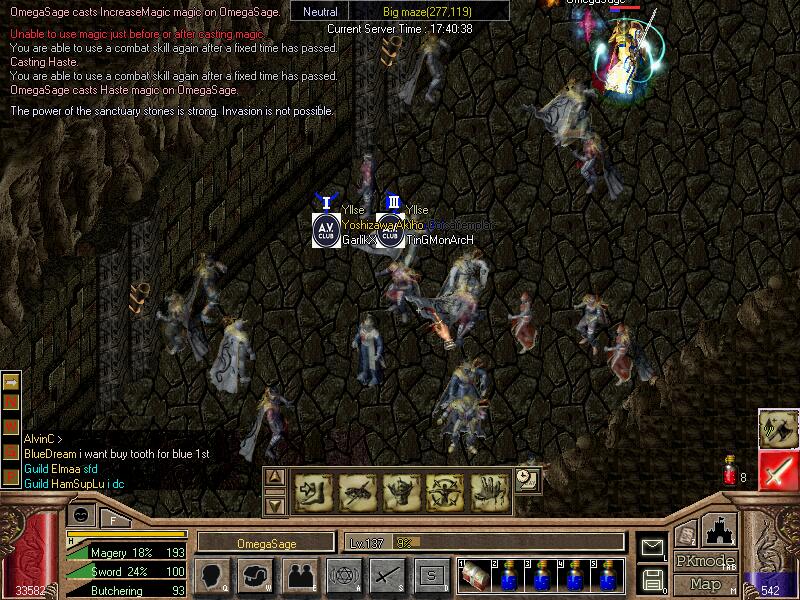Screen dimensions: 800x600
Task: Open the hexagram magic button
Action: [343, 575]
